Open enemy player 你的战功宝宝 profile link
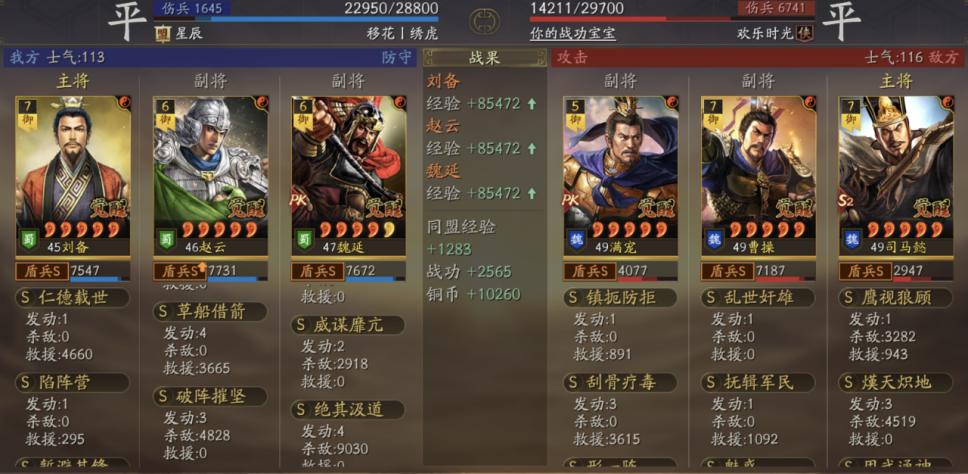Screen dimensions: 968x474 click(572, 33)
